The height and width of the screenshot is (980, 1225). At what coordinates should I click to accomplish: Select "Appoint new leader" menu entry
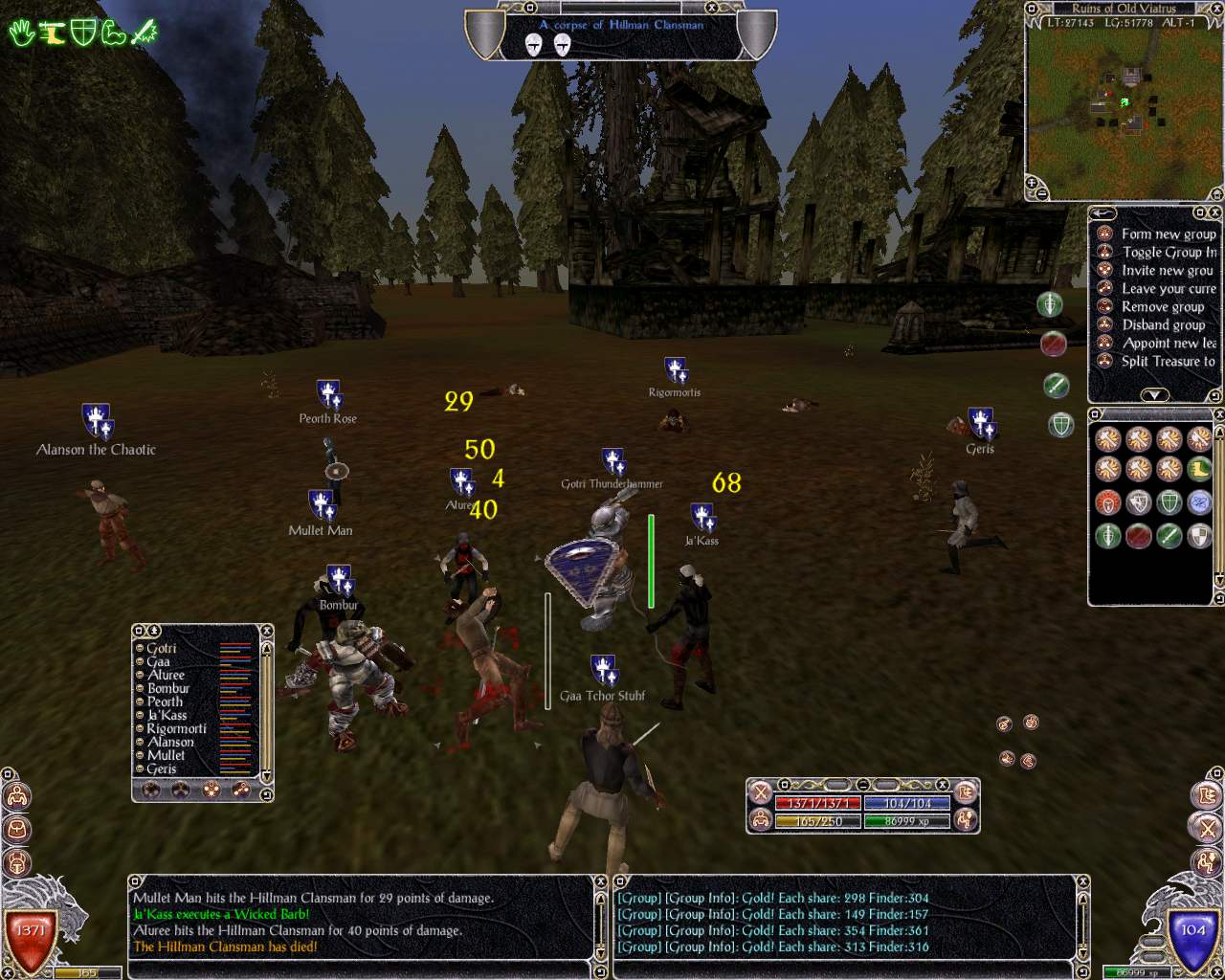pos(1168,343)
